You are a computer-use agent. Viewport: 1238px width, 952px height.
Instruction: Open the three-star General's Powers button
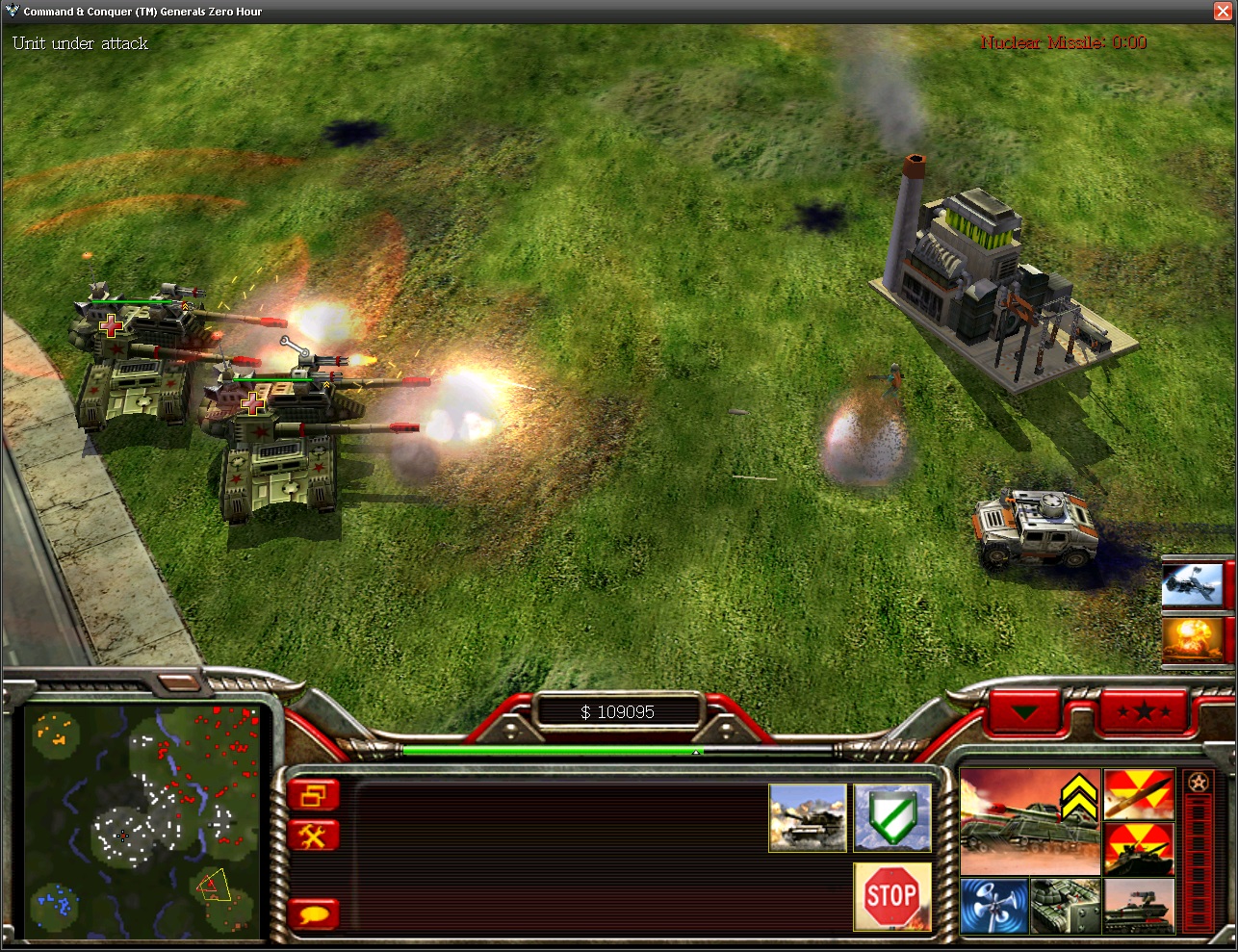(x=1144, y=712)
